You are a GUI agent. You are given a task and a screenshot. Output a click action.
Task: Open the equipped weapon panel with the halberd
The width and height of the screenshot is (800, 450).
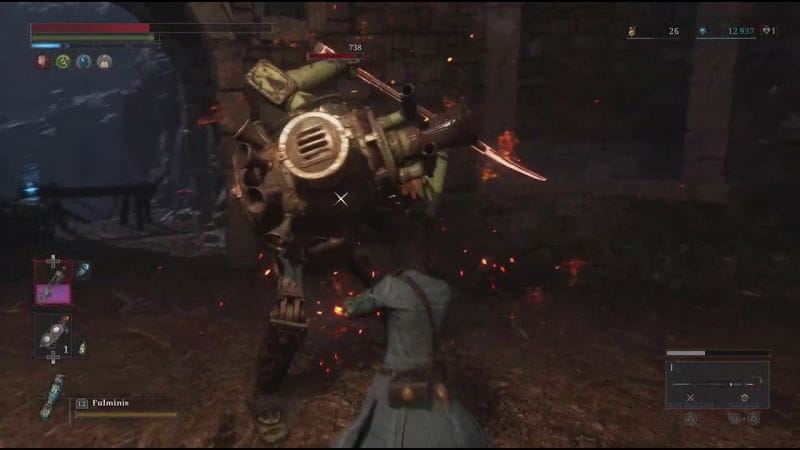[717, 384]
